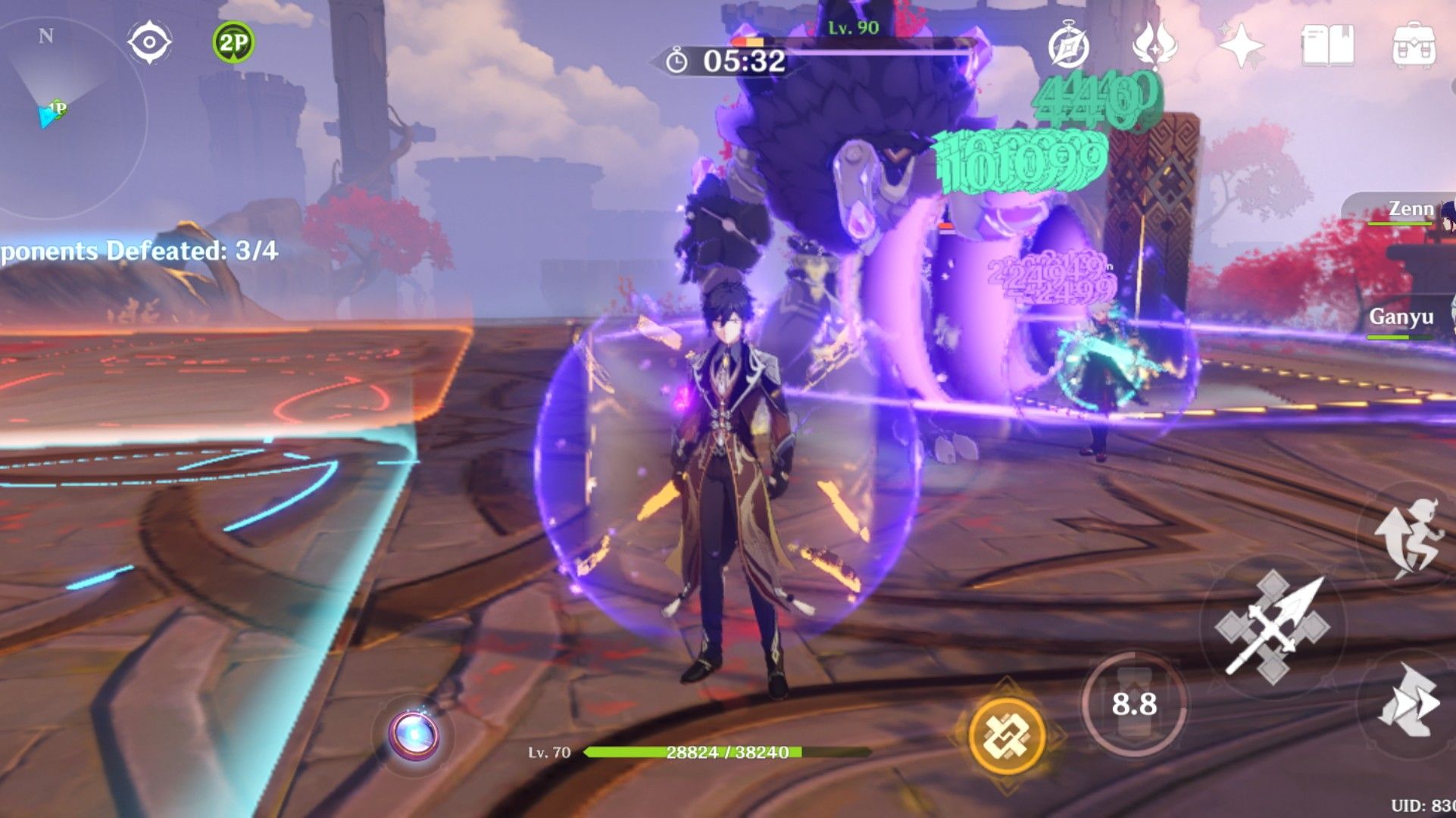Open the four-pointed star Wish menu
The width and height of the screenshot is (1456, 818).
click(1241, 45)
